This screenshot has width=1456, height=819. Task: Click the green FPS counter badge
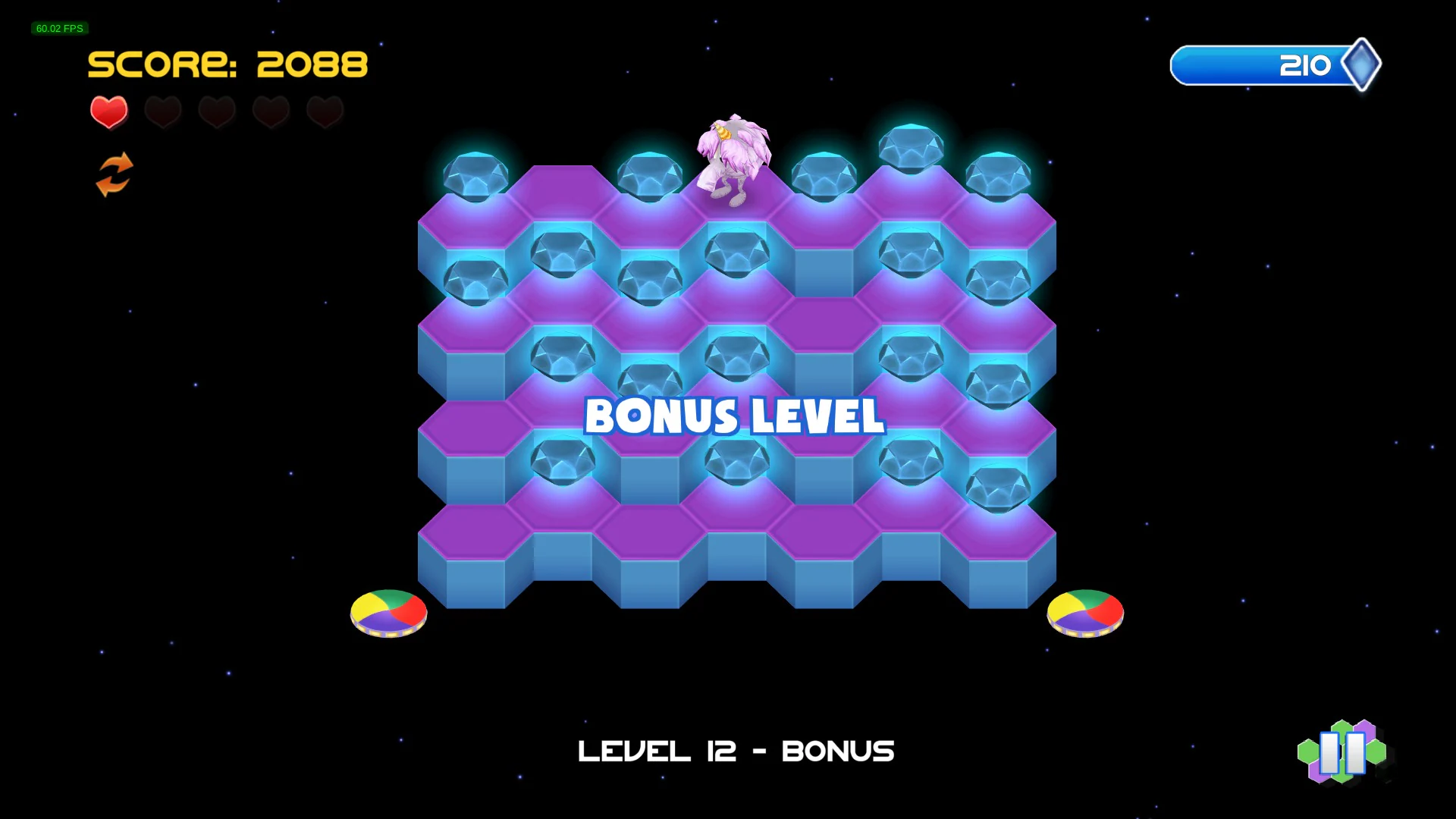(59, 28)
